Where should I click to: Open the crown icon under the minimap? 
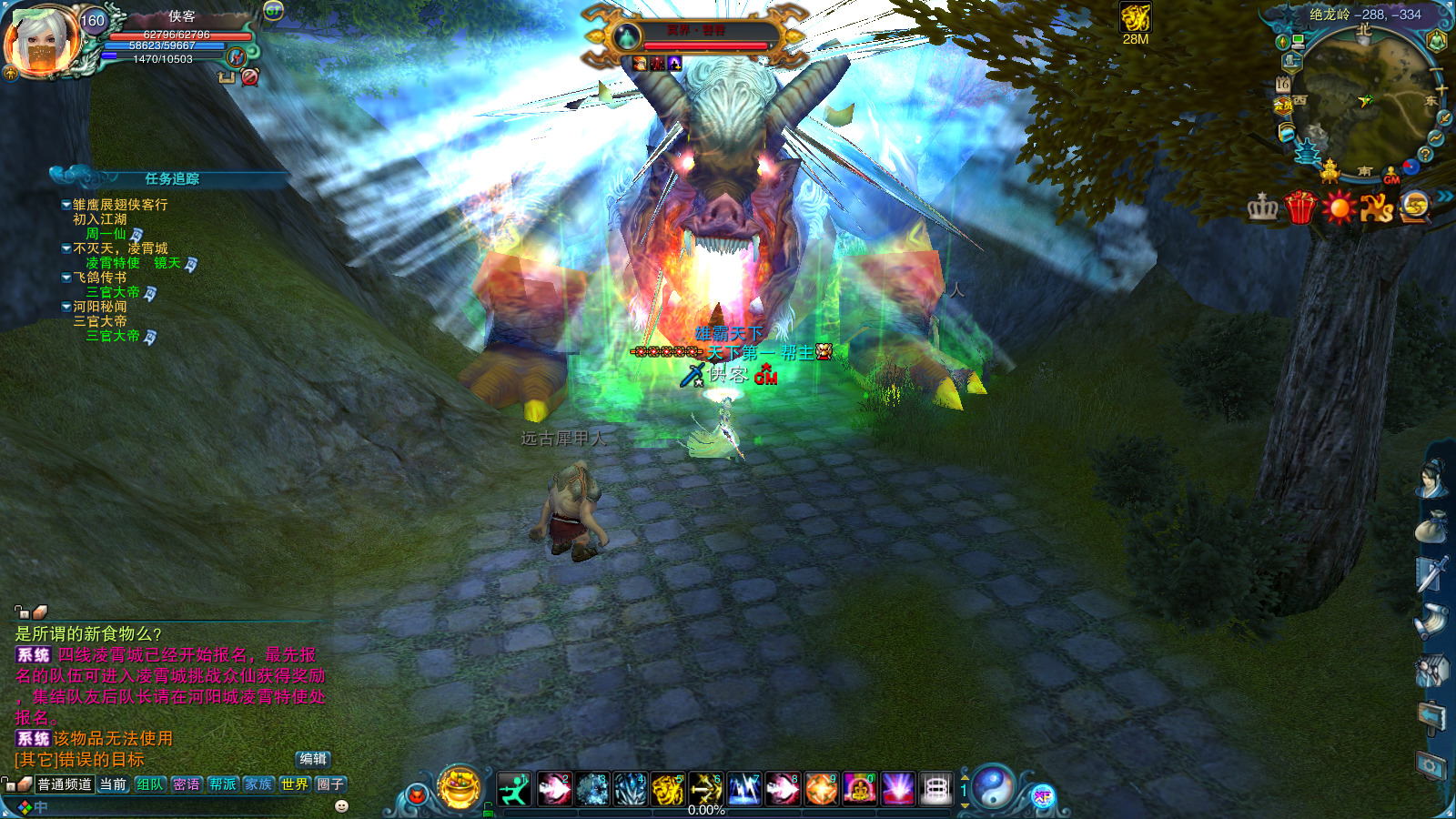click(1262, 207)
